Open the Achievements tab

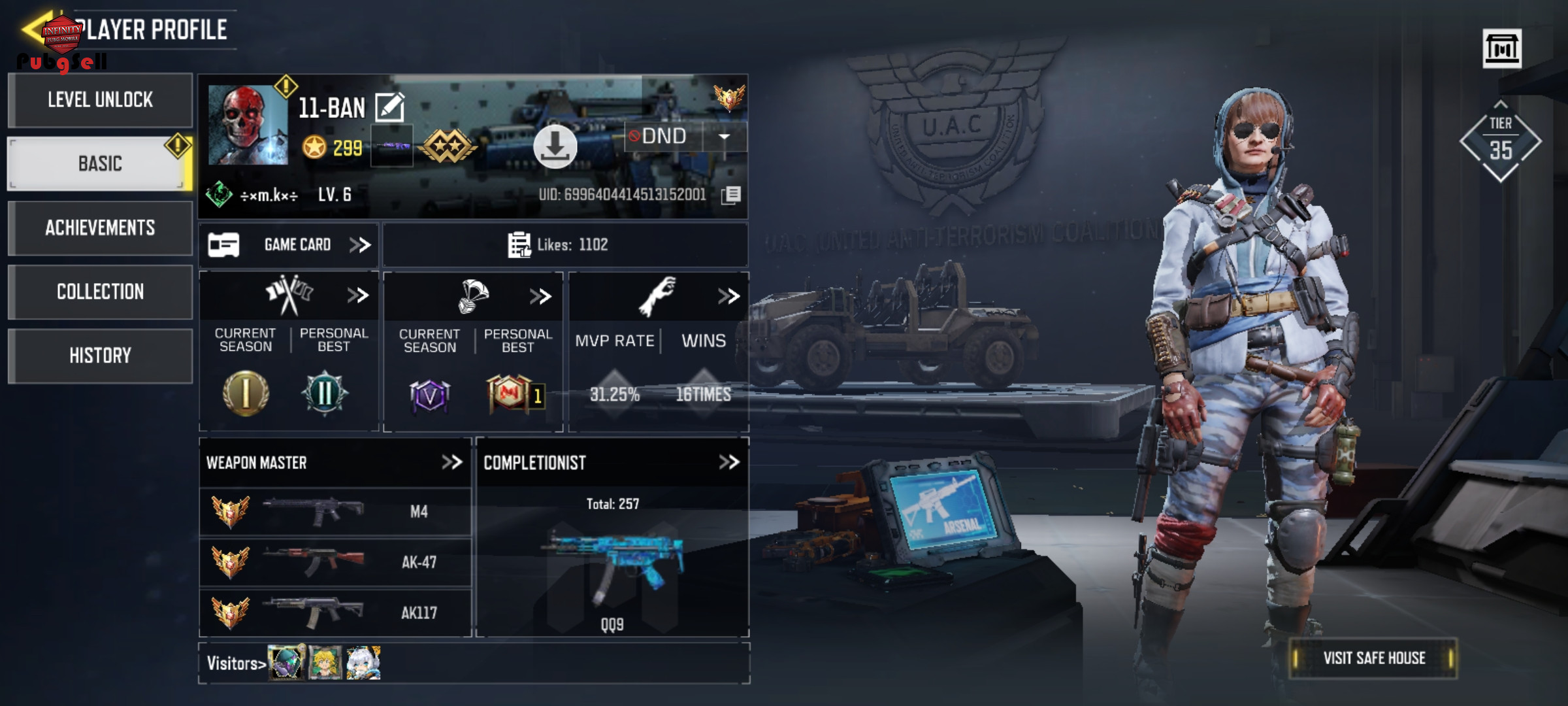(x=100, y=227)
